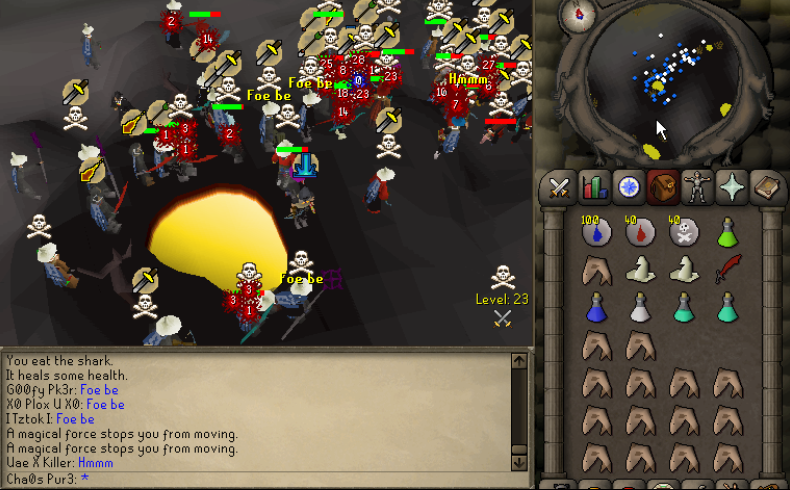
Task: Select the Inventory backpack tab
Action: (x=665, y=188)
